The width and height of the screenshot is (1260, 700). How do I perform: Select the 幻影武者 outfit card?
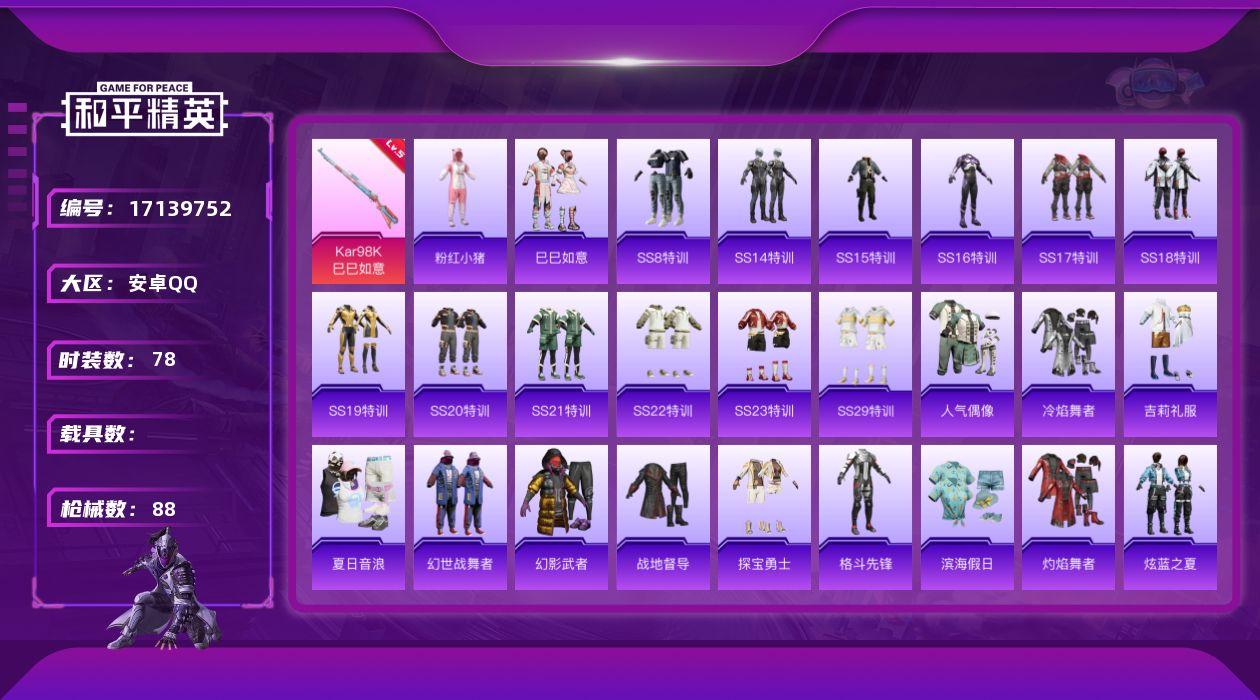(561, 517)
